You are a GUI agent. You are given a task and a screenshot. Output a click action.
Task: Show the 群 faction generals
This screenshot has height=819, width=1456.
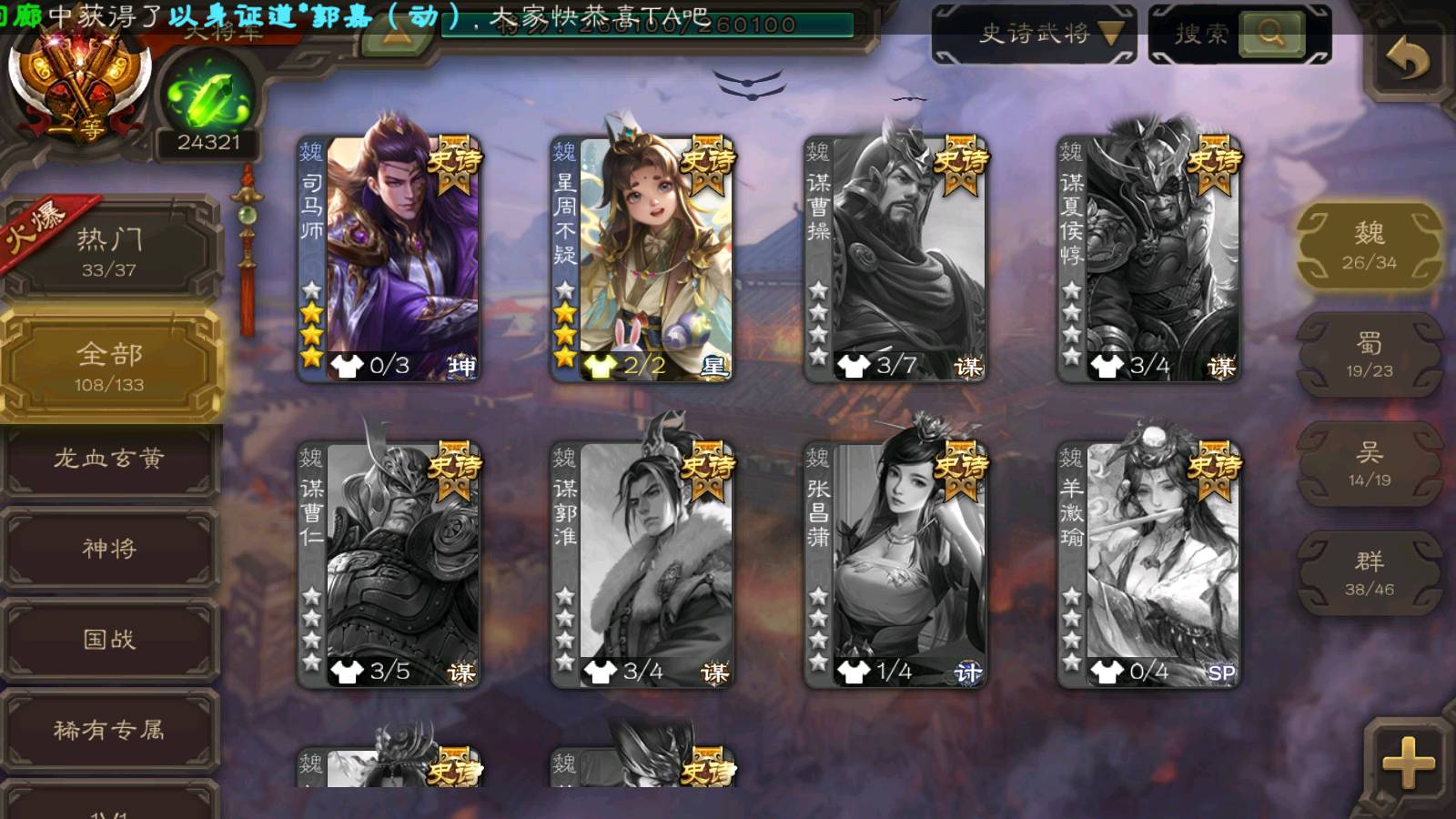click(1369, 573)
